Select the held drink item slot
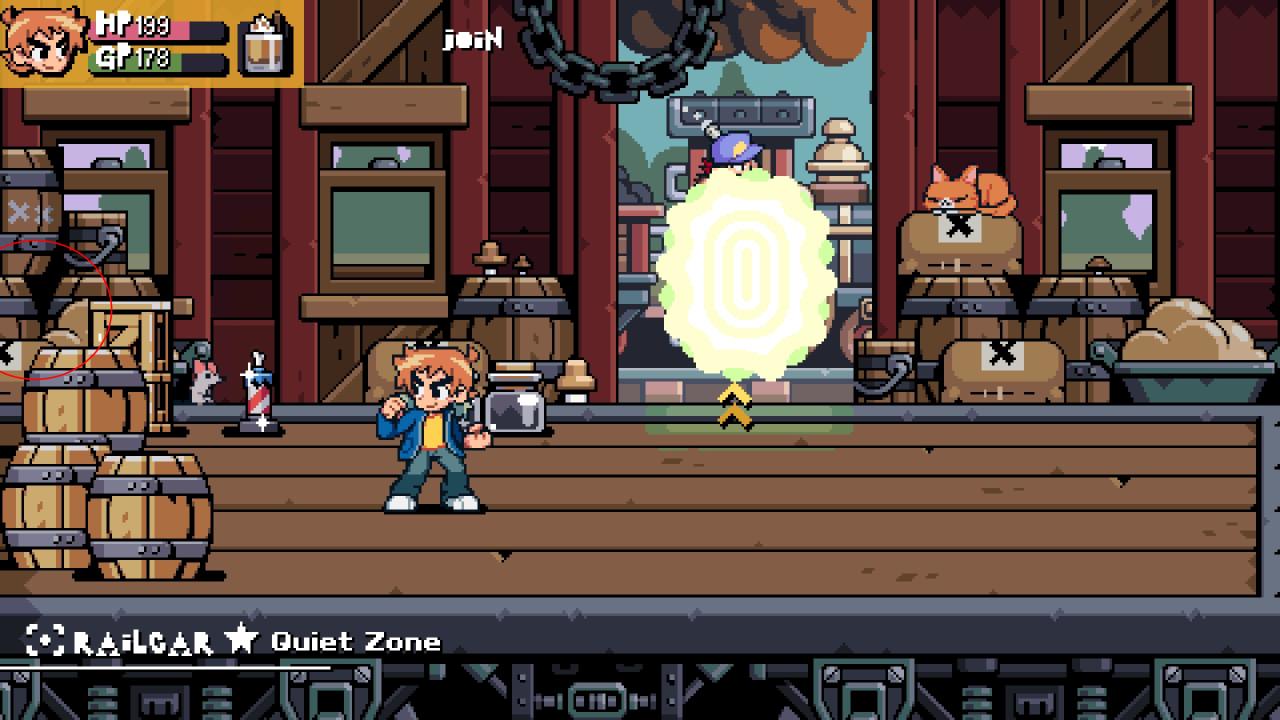The height and width of the screenshot is (720, 1280). tap(266, 44)
